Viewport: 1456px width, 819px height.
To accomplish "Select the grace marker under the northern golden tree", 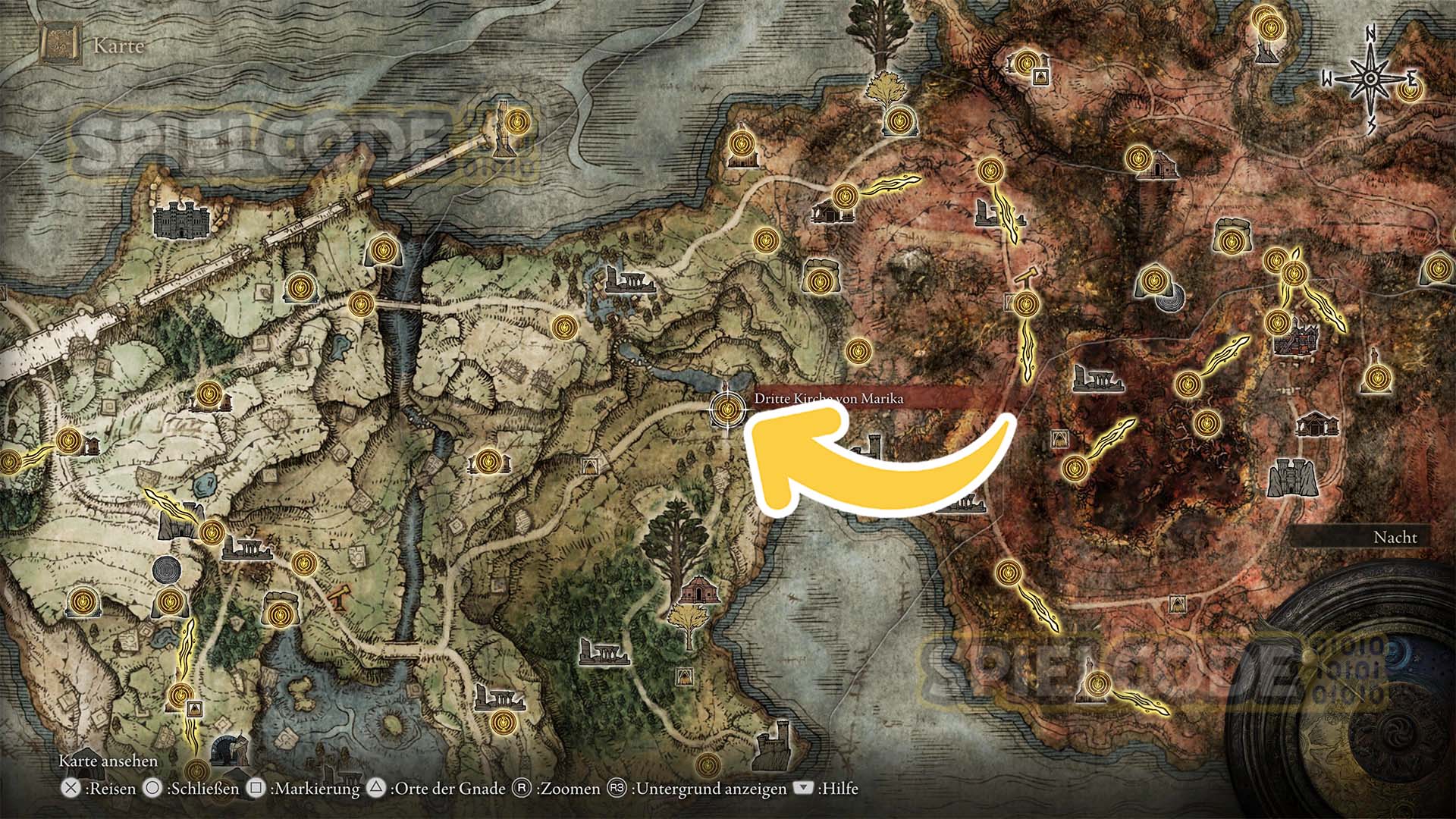I will 899,120.
